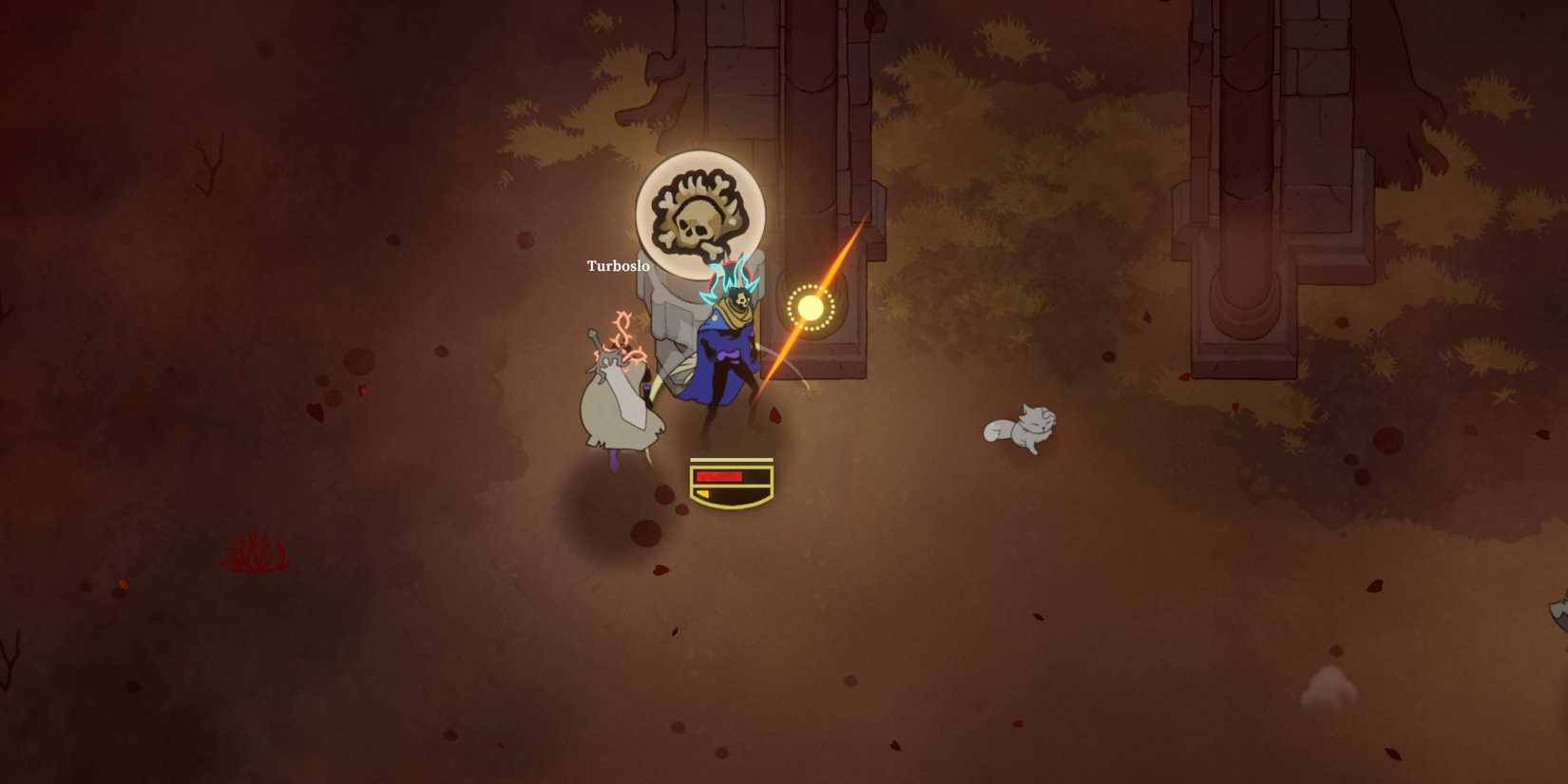The width and height of the screenshot is (1568, 784).
Task: Collect the glowing golden orb pickup
Action: coord(813,307)
